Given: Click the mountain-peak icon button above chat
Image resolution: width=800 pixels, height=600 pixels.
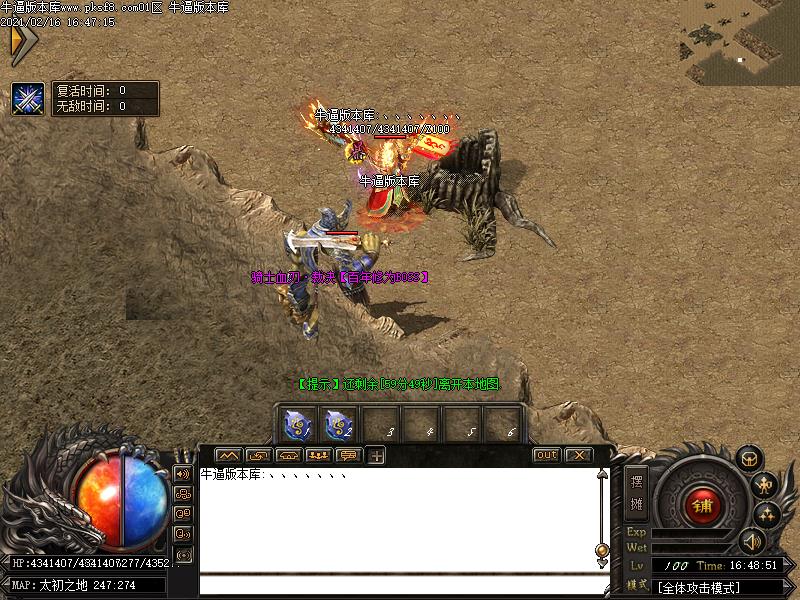Looking at the screenshot, I should pyautogui.click(x=229, y=456).
